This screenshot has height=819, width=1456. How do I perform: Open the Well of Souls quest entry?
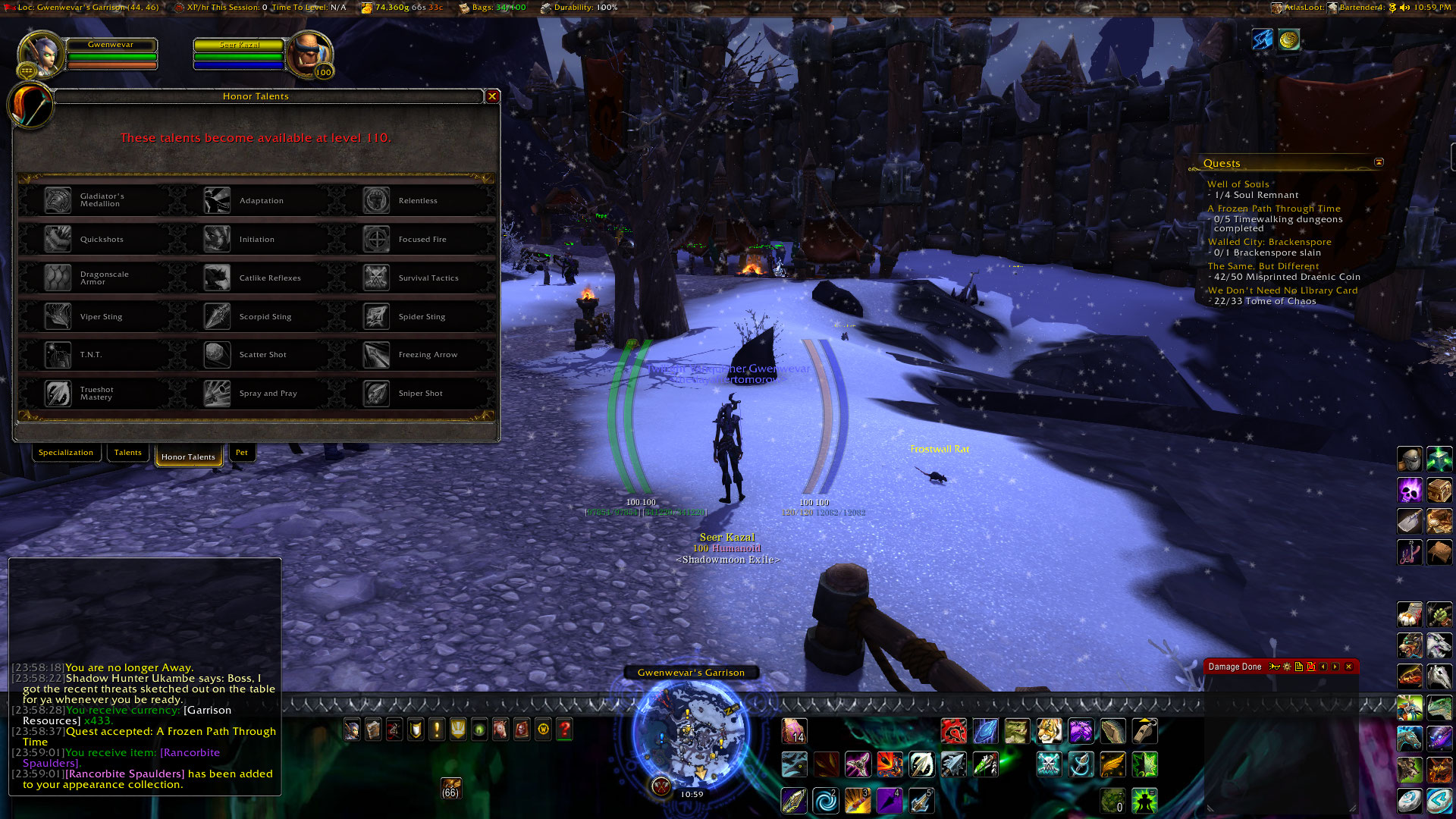[1238, 184]
